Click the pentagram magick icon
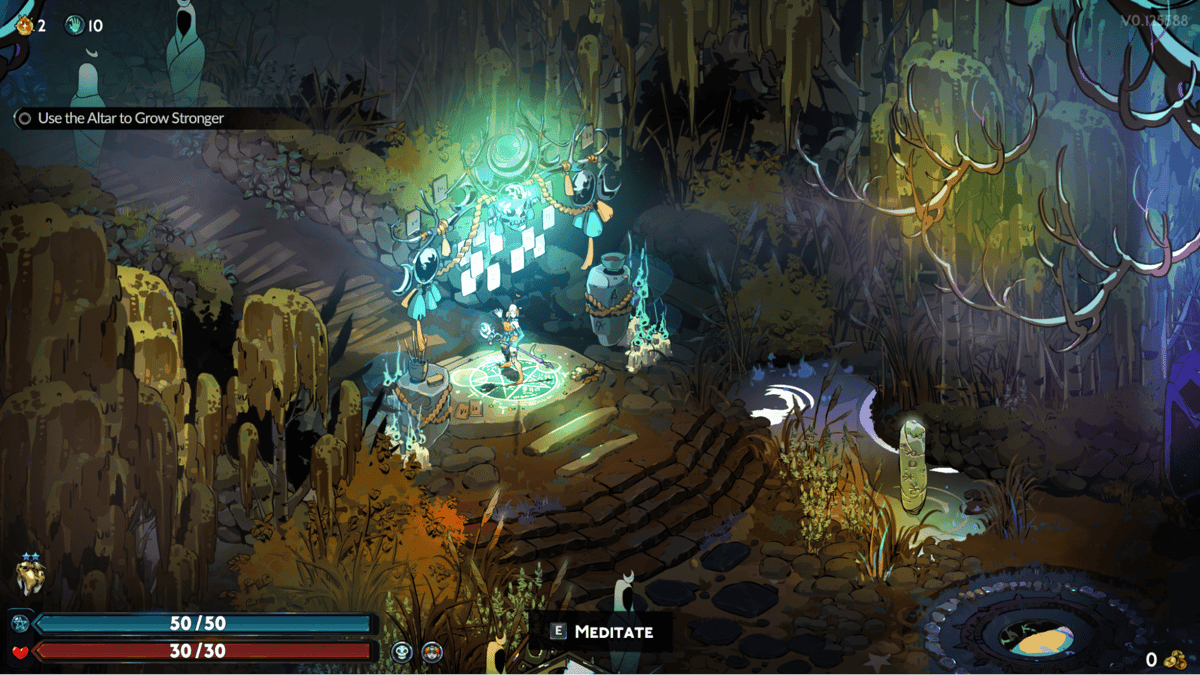 (19, 624)
